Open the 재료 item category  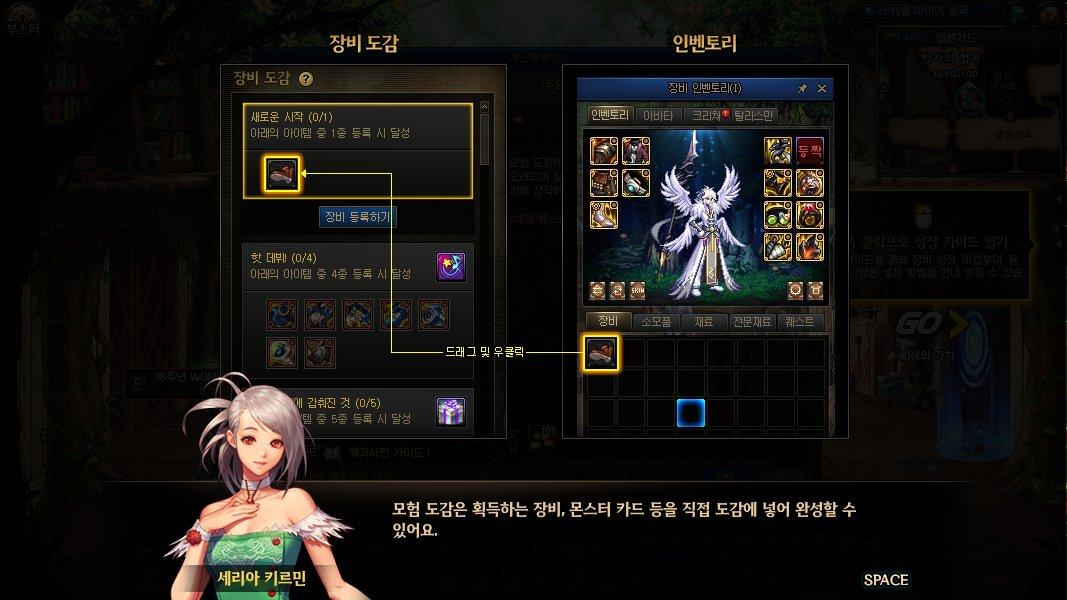click(705, 322)
